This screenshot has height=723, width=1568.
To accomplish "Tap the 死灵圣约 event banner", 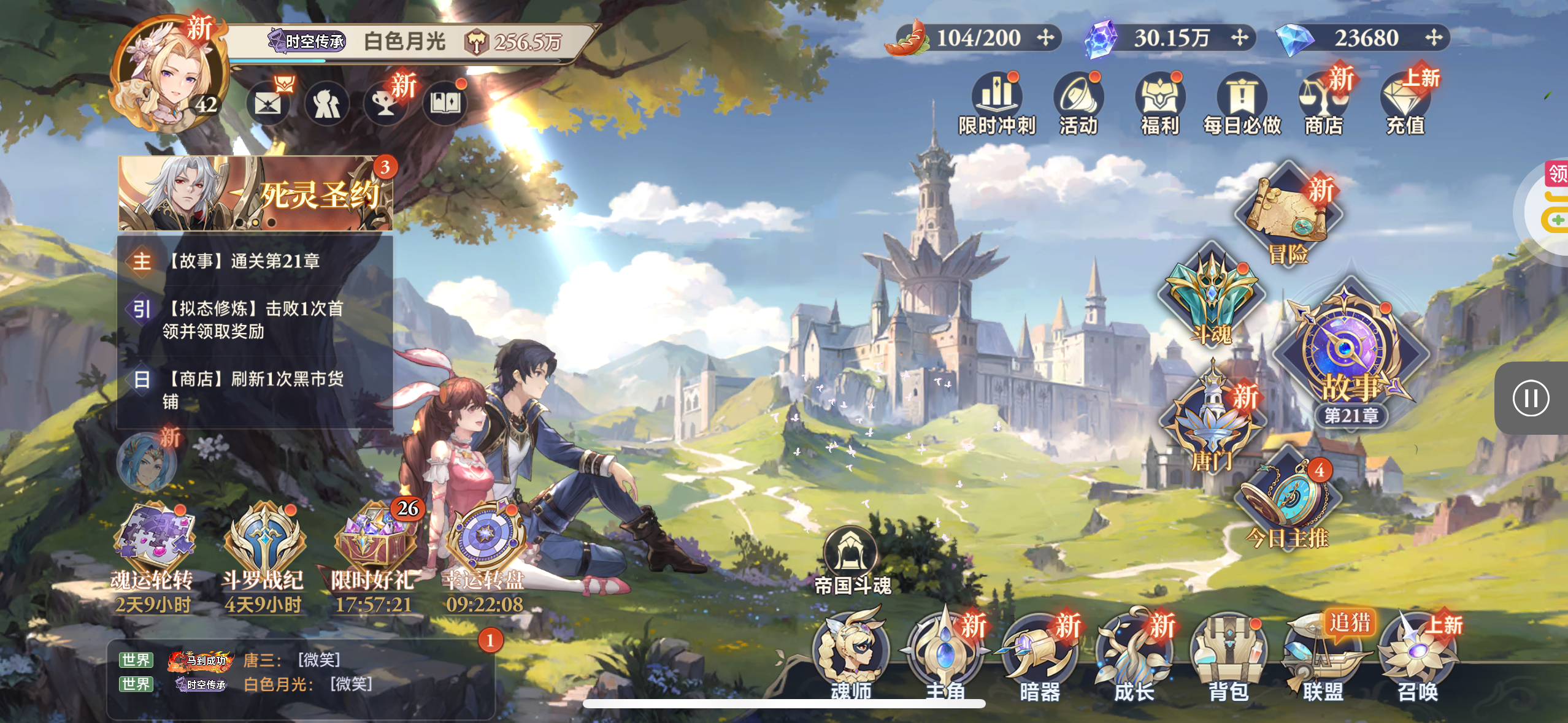I will tap(255, 193).
